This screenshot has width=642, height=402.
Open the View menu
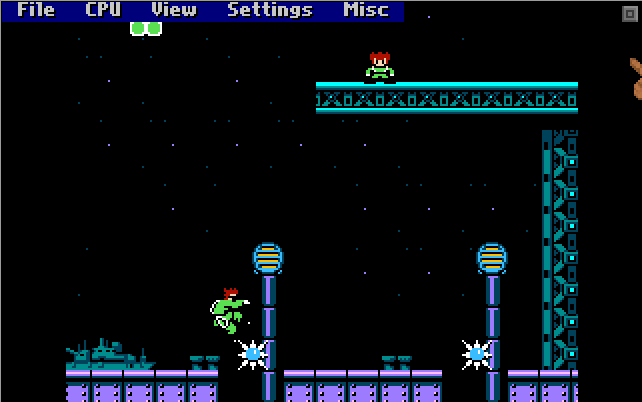174,11
